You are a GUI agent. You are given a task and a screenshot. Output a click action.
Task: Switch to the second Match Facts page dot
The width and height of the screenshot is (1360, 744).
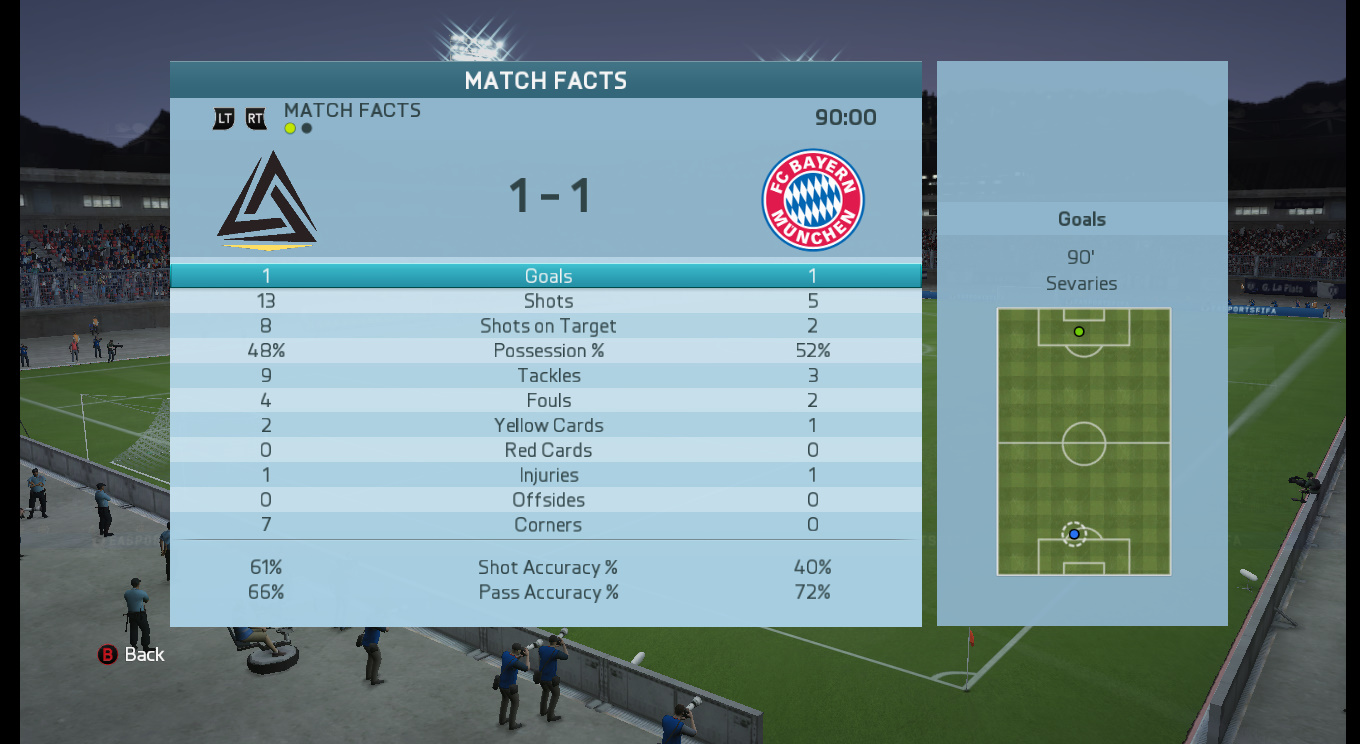click(x=307, y=128)
